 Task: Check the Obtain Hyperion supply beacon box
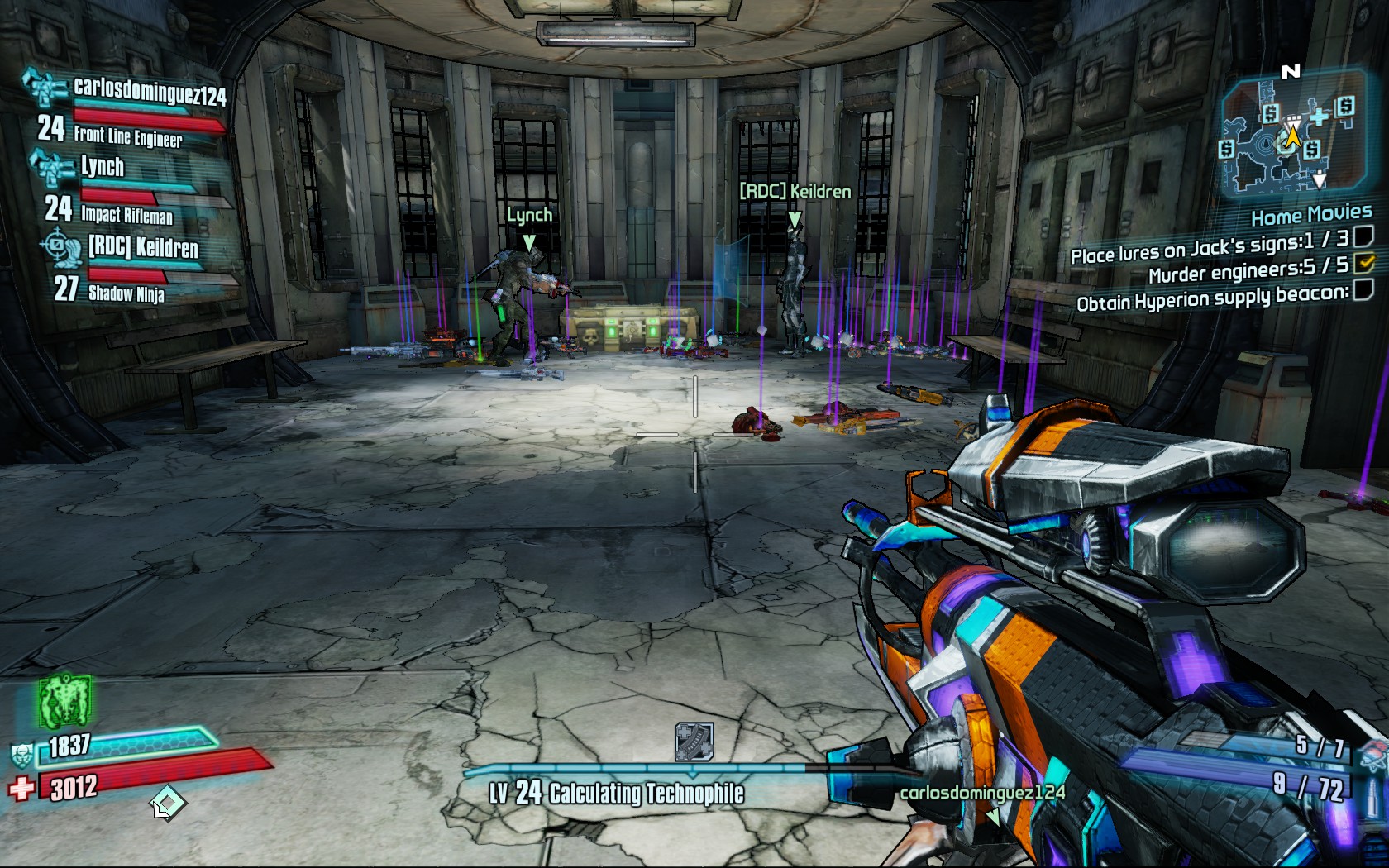pos(1364,289)
